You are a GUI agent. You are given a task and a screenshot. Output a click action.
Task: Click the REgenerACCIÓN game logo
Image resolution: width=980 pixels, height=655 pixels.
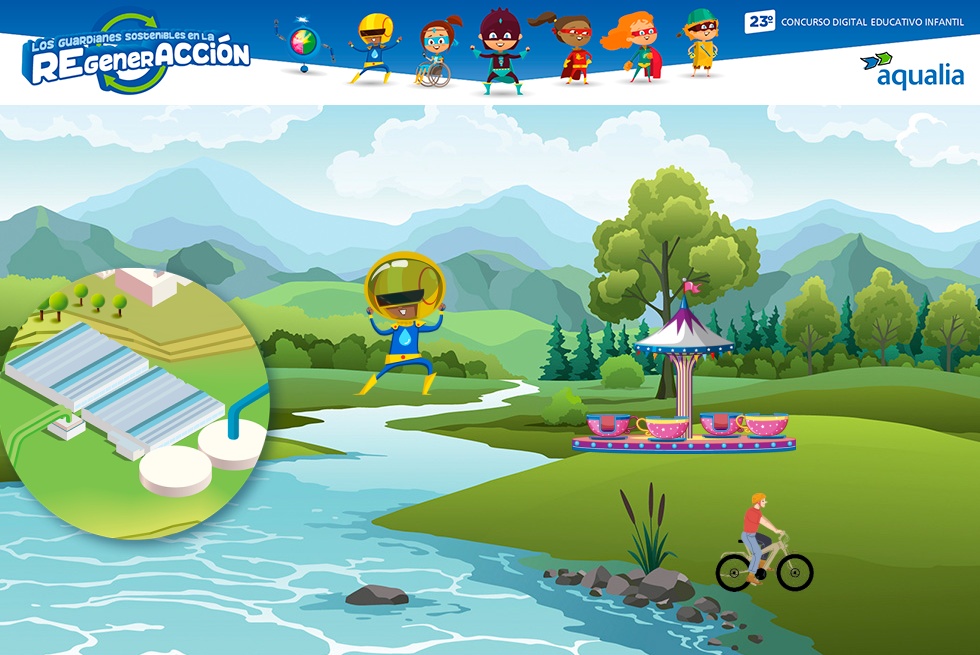(x=138, y=56)
